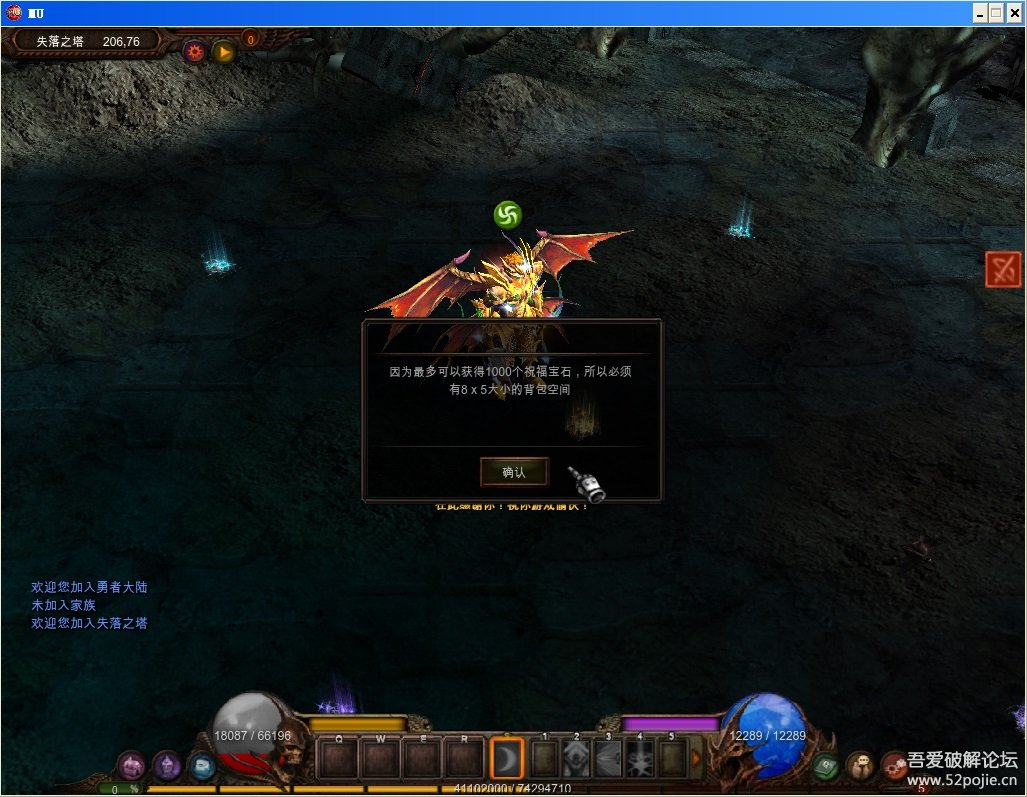This screenshot has width=1027, height=797.
Task: Open the green book icon
Action: click(825, 766)
